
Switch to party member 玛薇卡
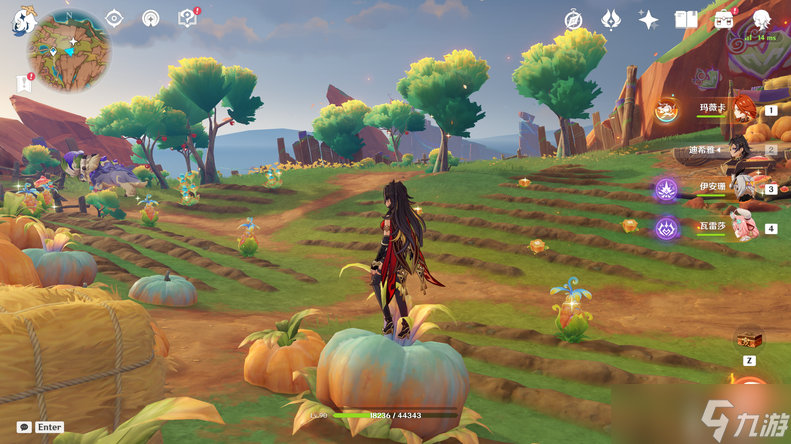click(741, 110)
